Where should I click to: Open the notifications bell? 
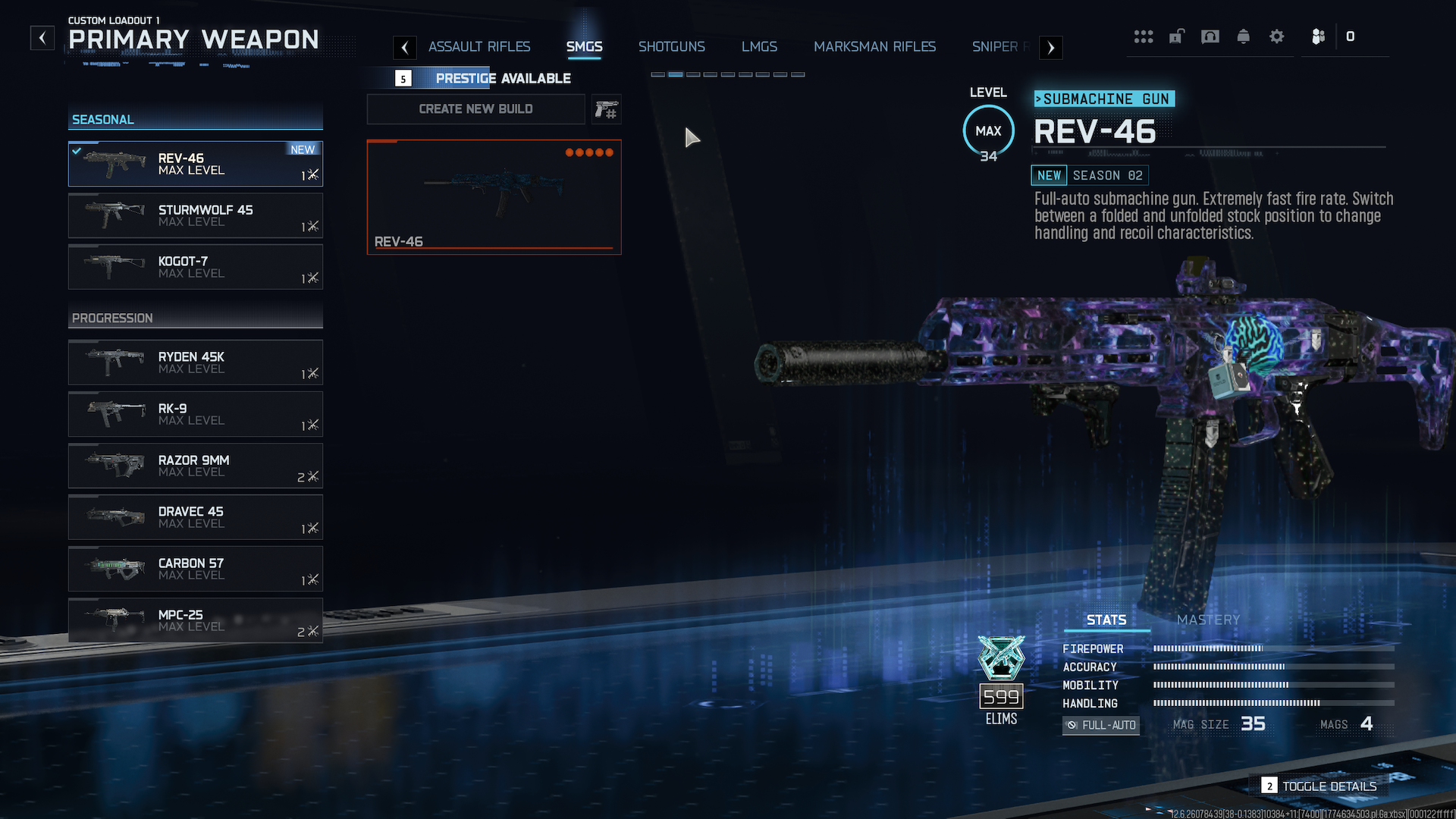click(1243, 36)
